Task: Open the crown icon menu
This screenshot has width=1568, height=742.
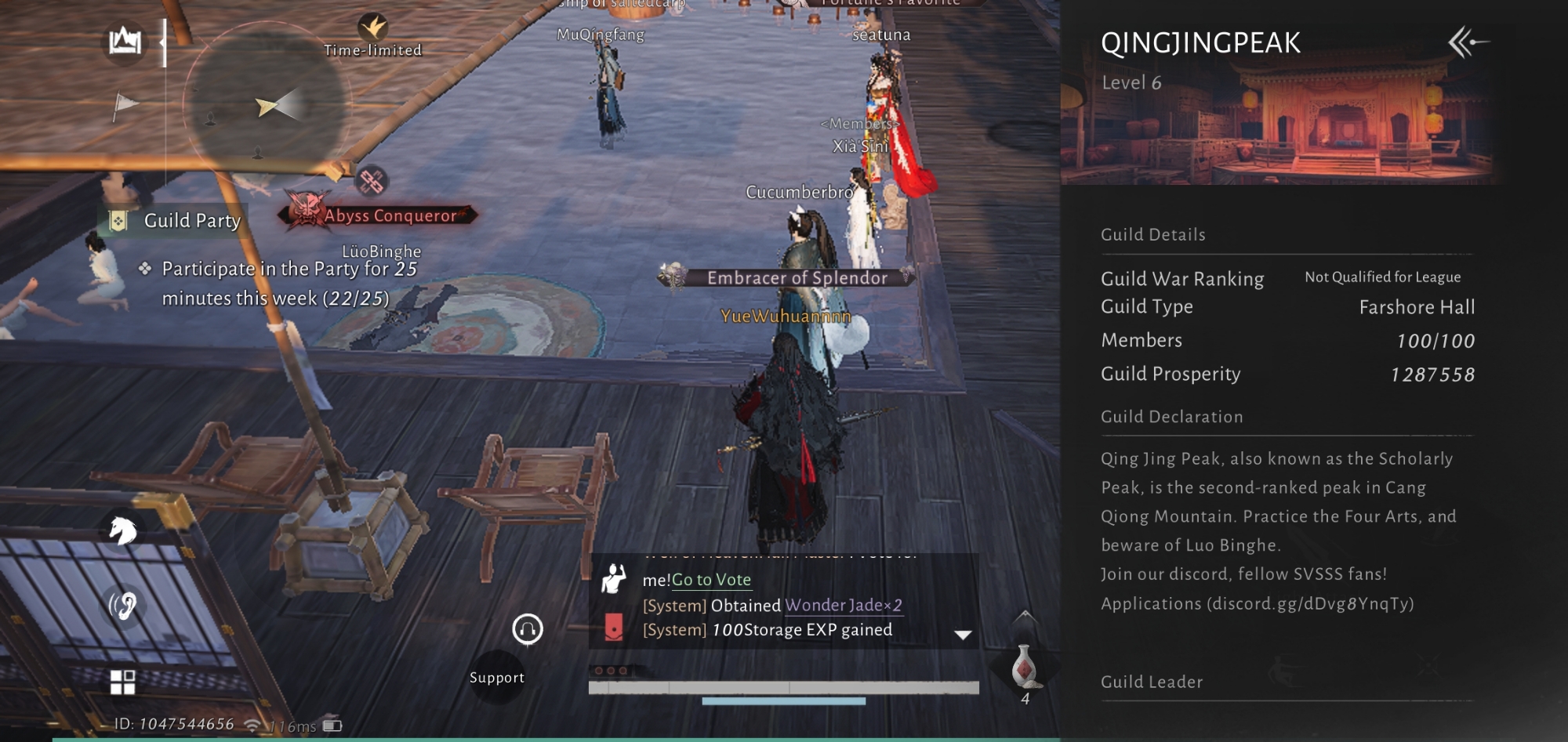Action: (125, 41)
